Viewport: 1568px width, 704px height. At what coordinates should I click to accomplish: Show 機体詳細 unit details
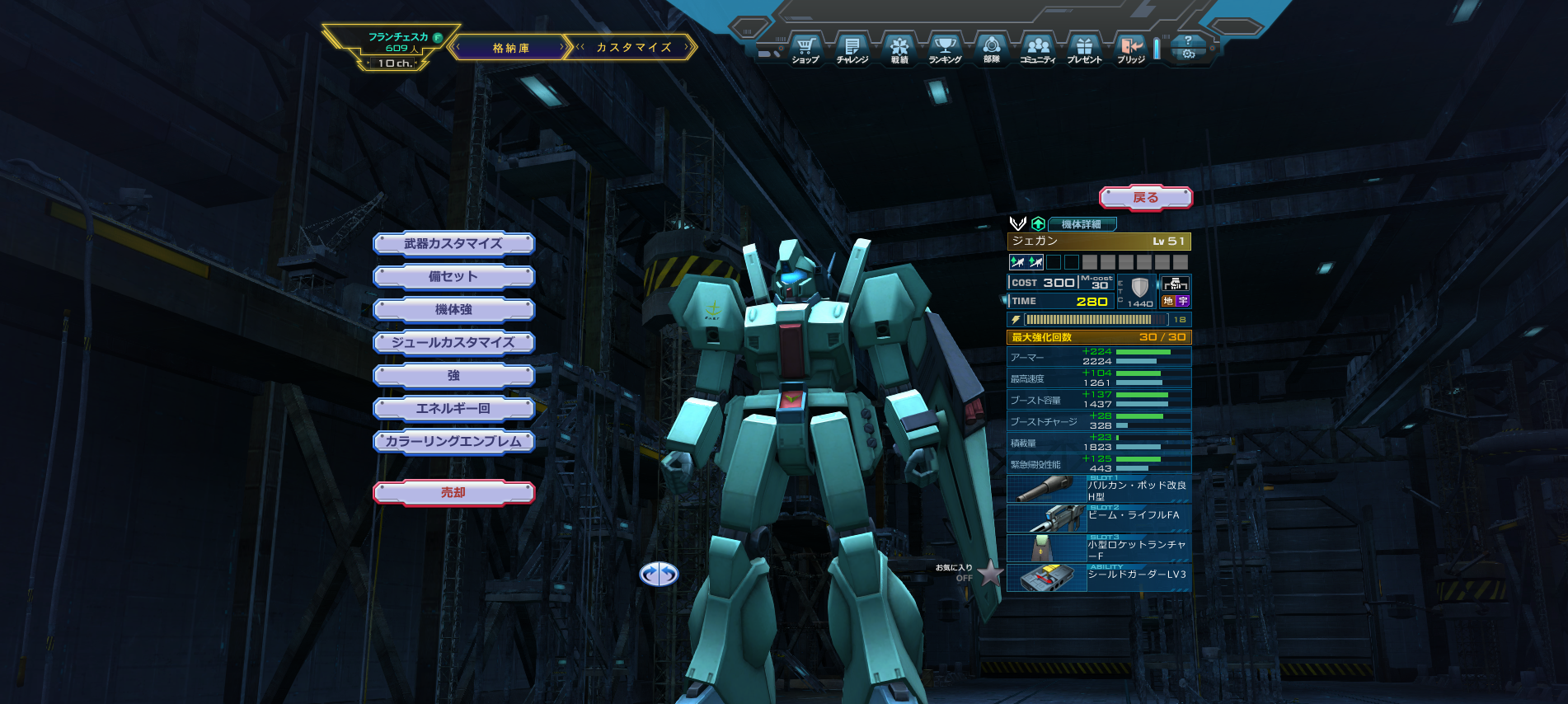[1082, 224]
